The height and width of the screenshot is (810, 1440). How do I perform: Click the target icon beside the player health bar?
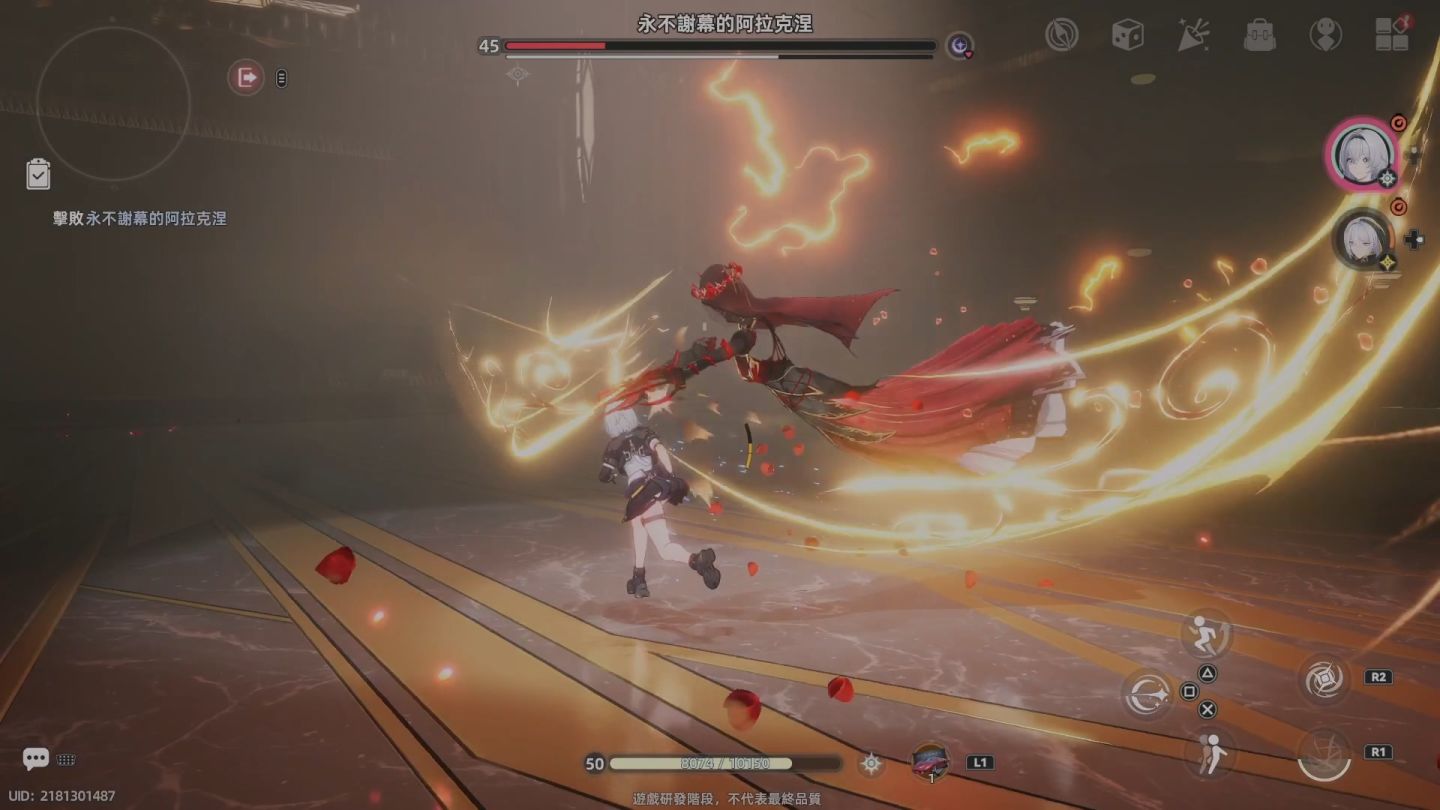pyautogui.click(x=871, y=764)
